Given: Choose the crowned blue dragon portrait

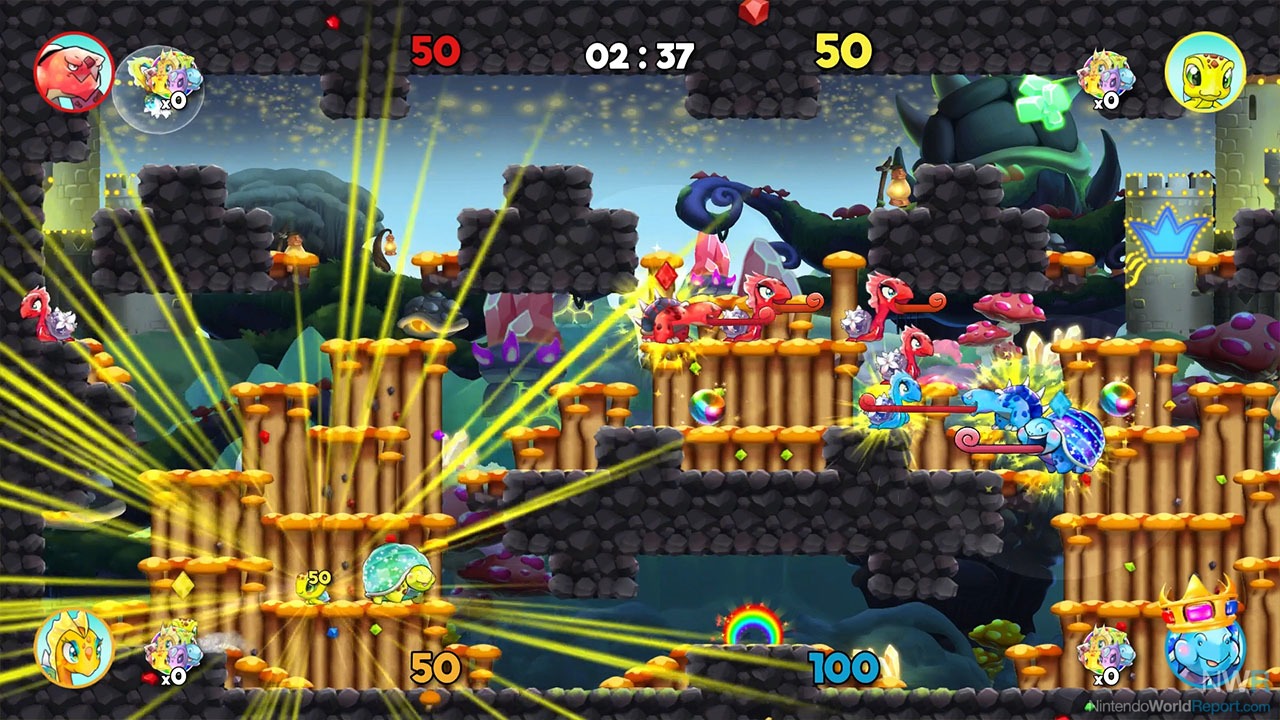Looking at the screenshot, I should coord(1203,640).
